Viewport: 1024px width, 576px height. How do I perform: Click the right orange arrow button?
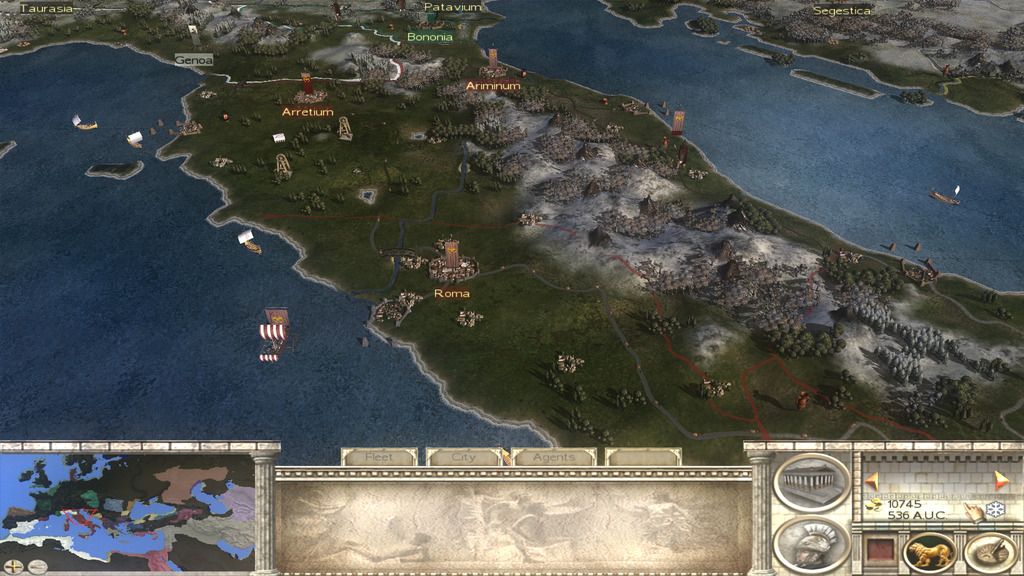(1001, 481)
